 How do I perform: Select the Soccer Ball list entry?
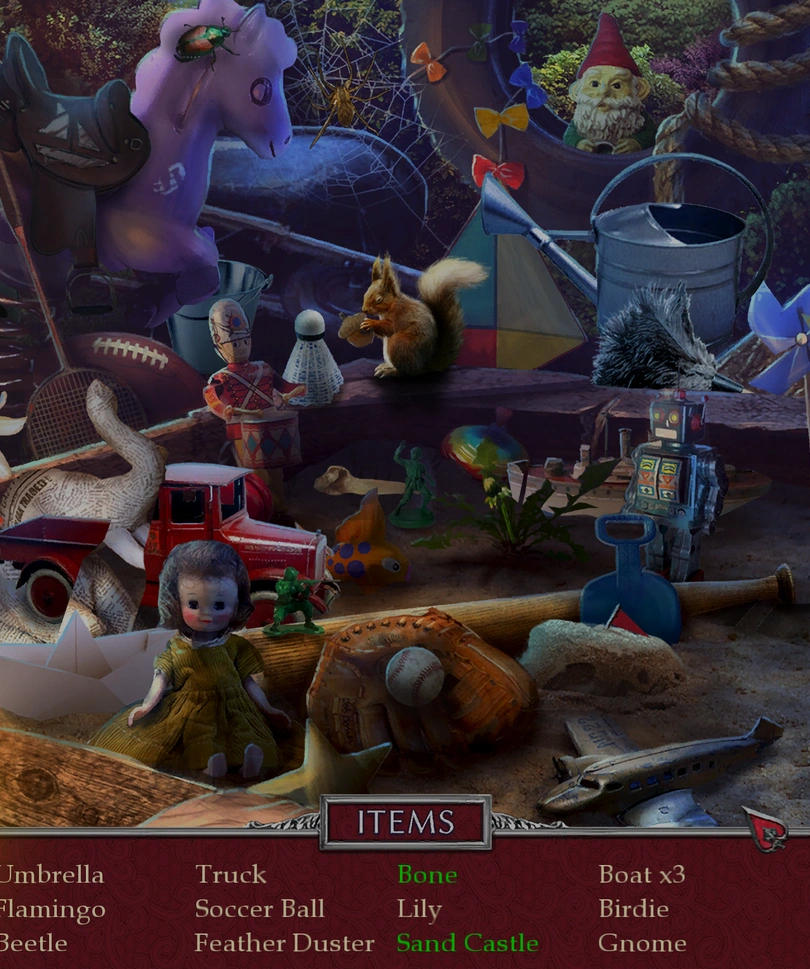(x=260, y=910)
